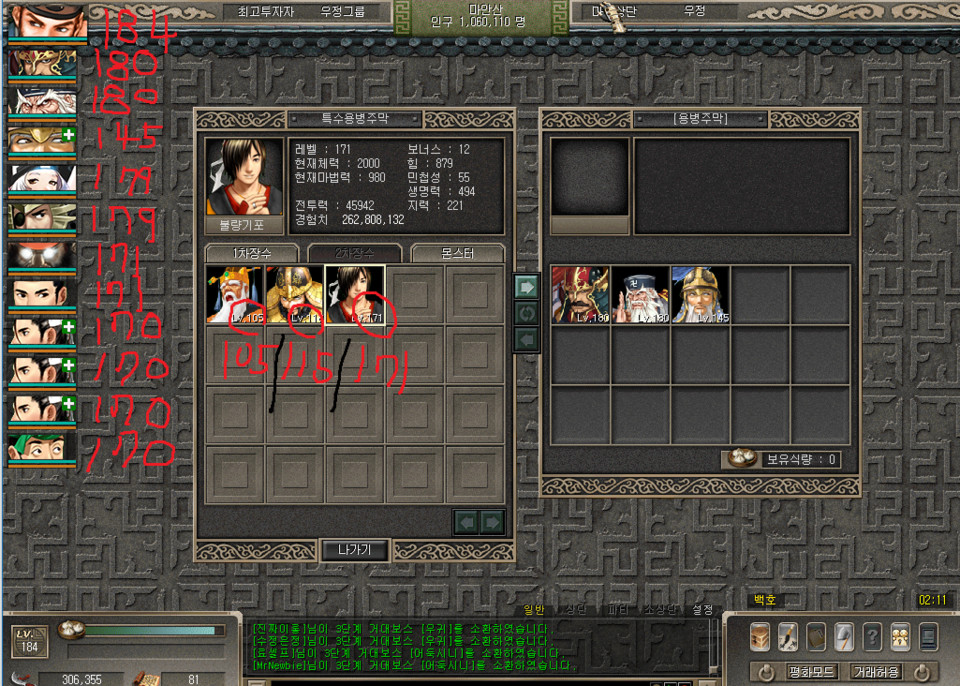Click the 나가기 exit button
The image size is (960, 686).
(x=354, y=550)
